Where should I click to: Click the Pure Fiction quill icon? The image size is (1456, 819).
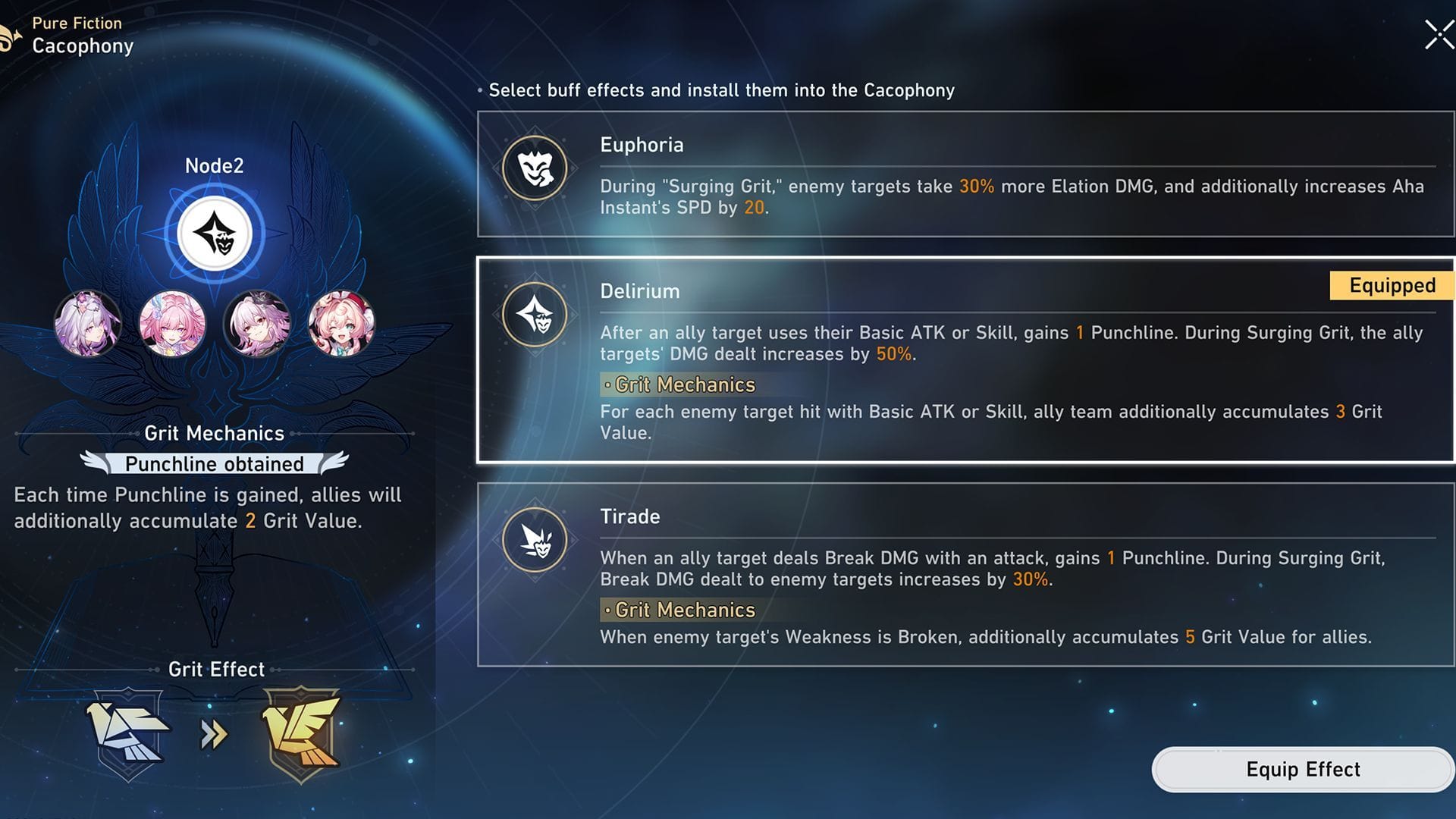click(x=10, y=34)
